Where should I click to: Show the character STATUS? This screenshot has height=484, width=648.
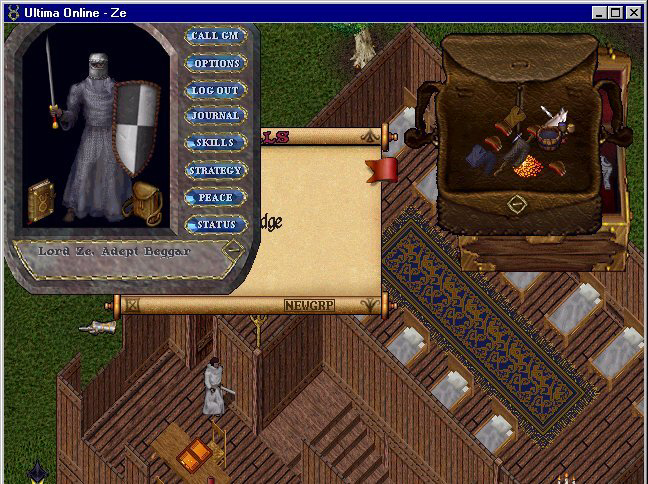coord(214,225)
